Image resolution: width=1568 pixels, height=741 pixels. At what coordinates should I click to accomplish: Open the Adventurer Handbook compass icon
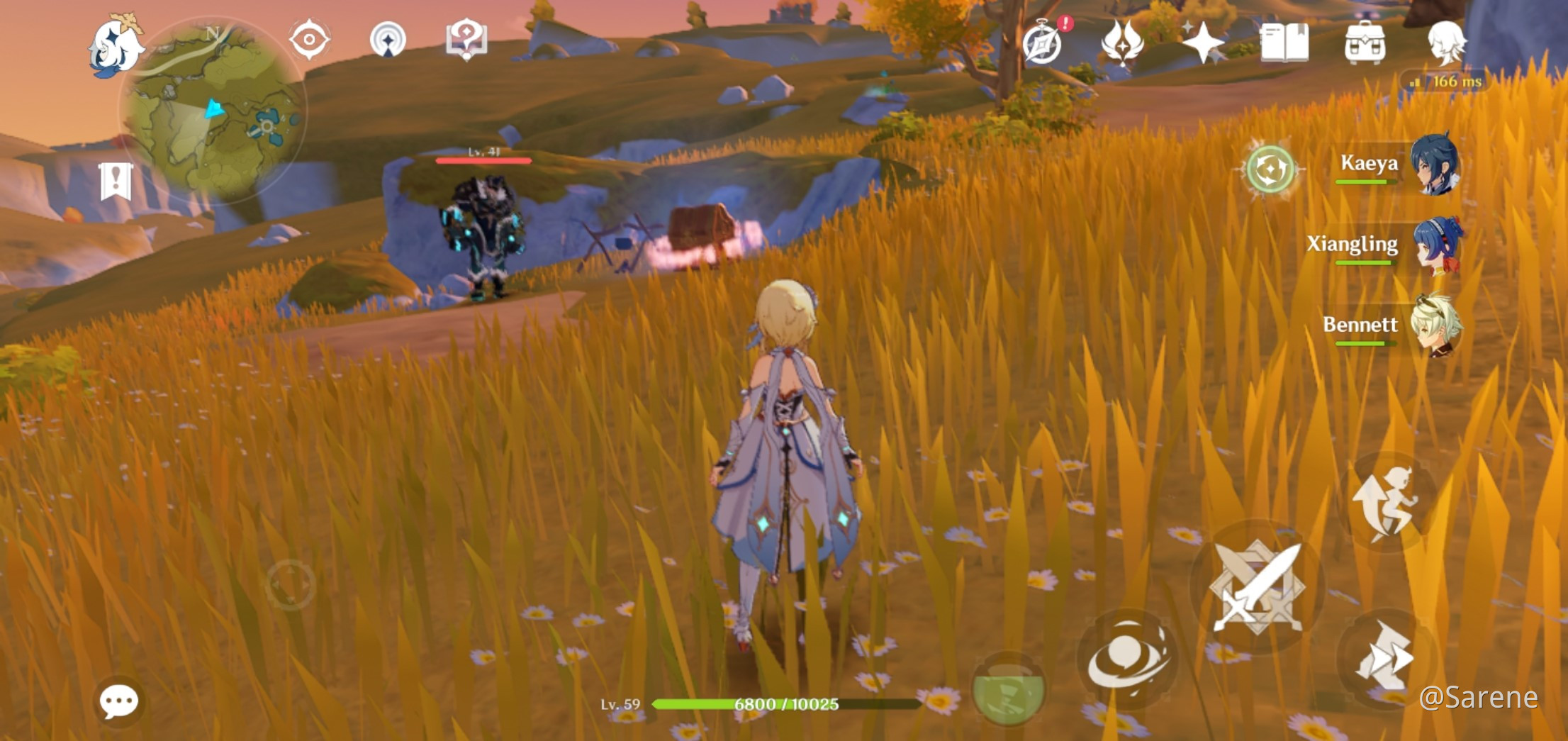[1042, 43]
